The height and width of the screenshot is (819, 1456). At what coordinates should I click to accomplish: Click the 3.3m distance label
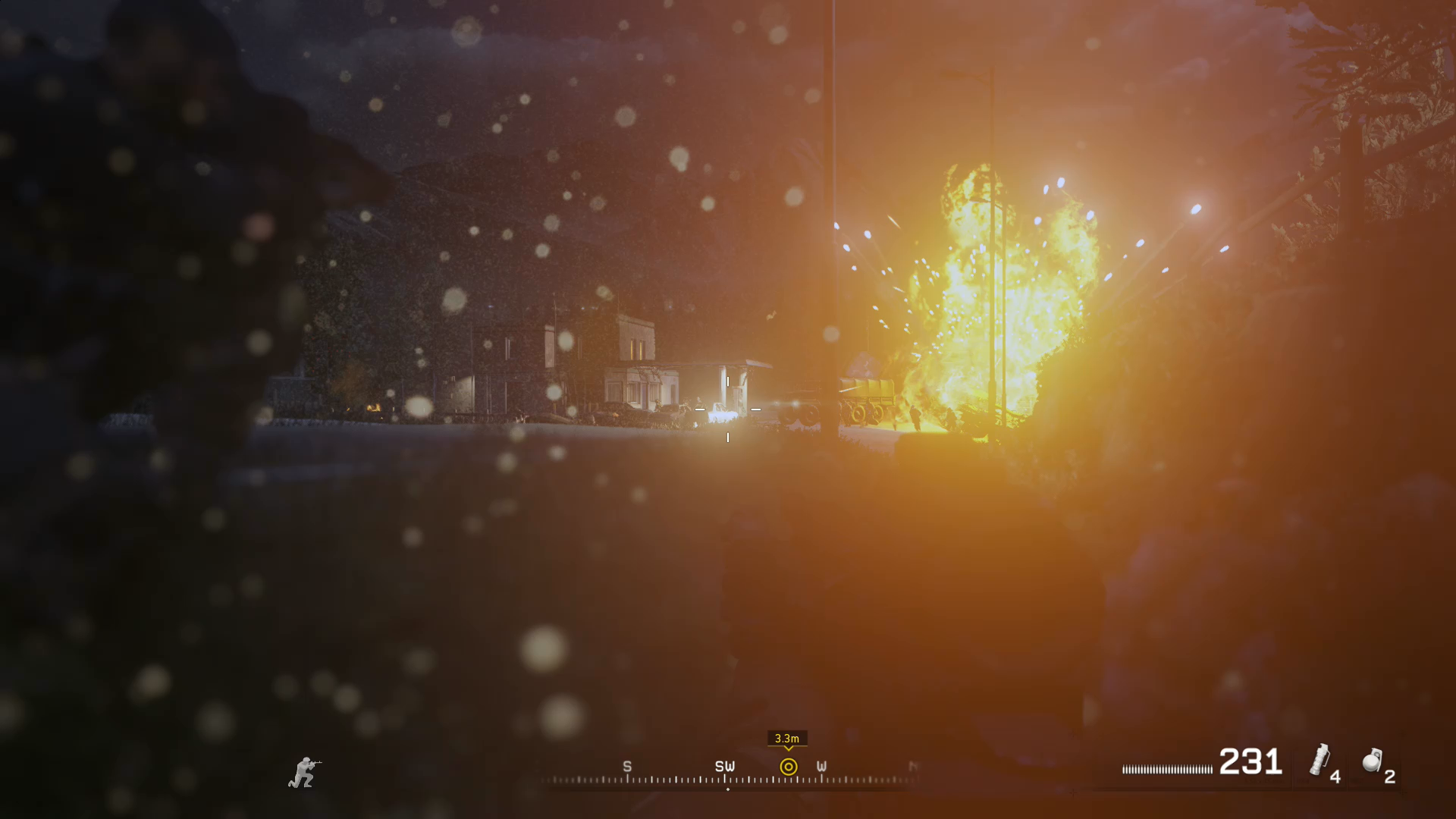(787, 738)
